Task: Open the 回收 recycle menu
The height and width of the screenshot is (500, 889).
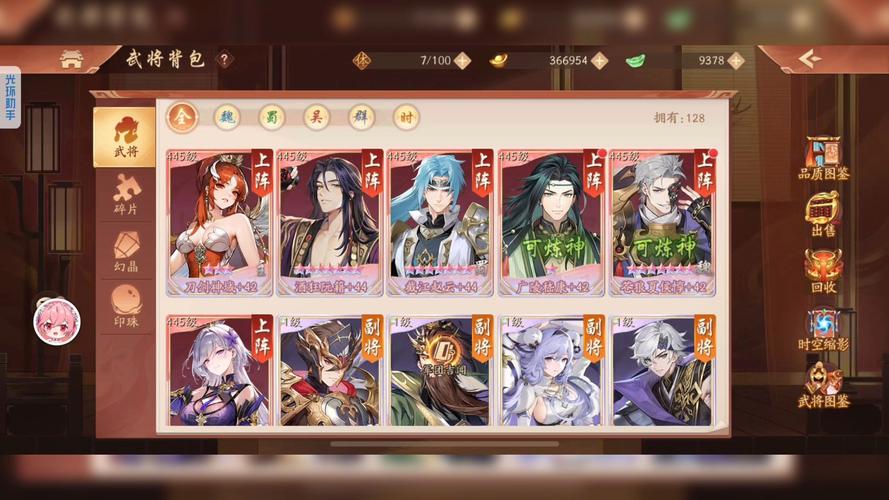Action: pyautogui.click(x=823, y=270)
